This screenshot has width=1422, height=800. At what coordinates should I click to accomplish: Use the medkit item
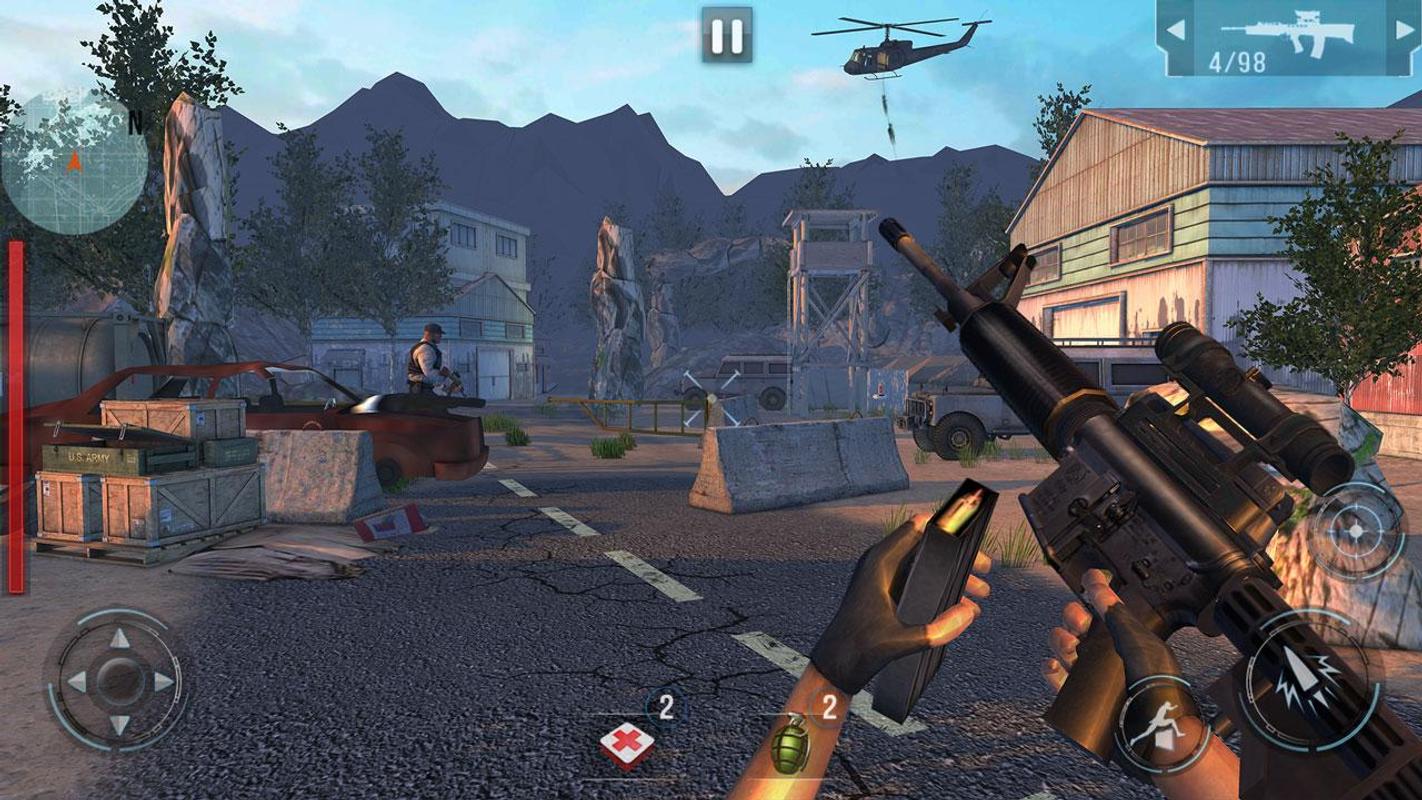point(628,743)
